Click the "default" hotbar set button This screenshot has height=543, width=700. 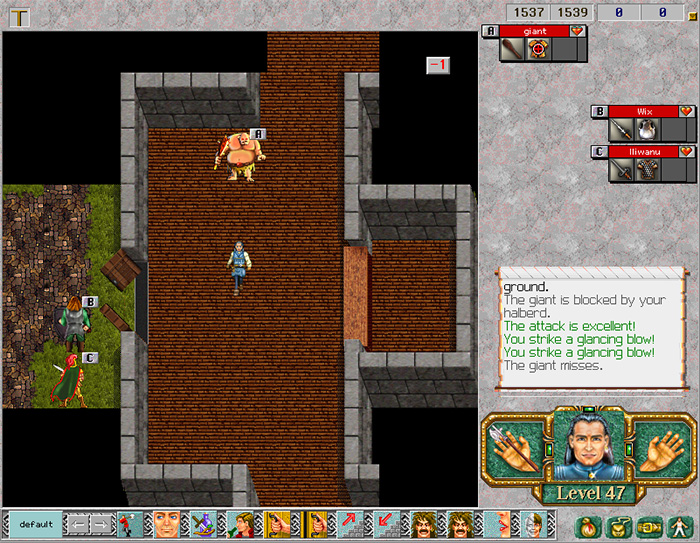[x=35, y=525]
